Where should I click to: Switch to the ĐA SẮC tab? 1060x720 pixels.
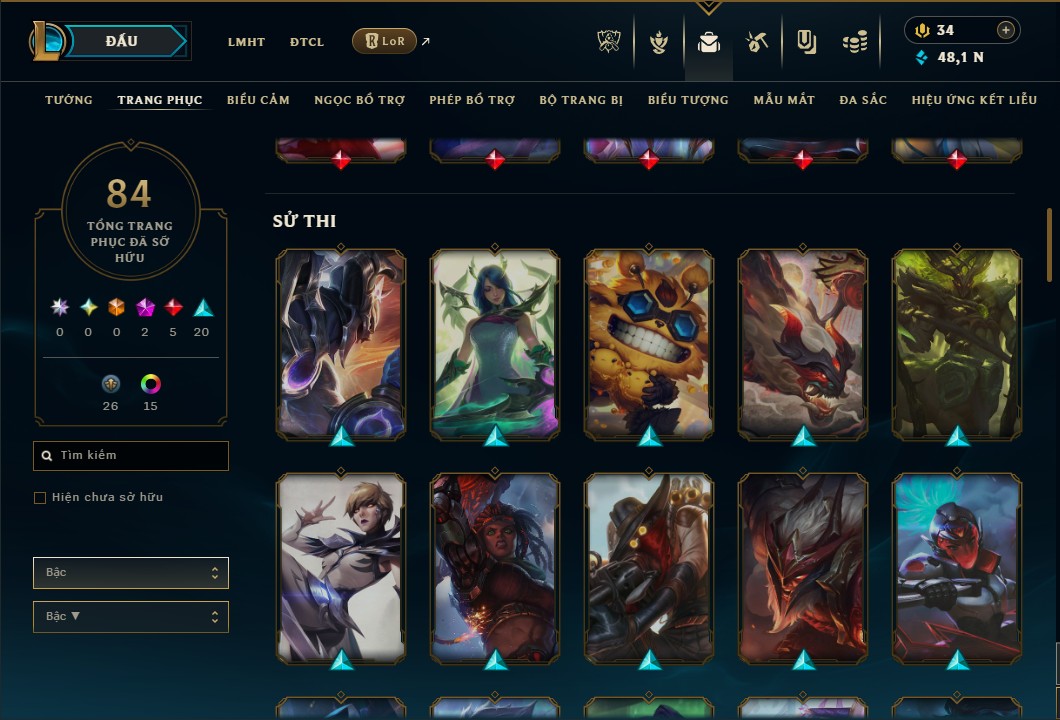pyautogui.click(x=863, y=100)
